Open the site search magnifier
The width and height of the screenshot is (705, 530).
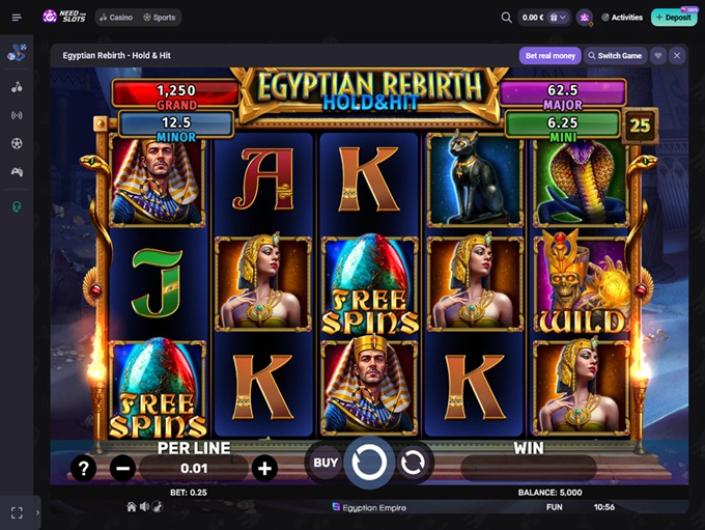point(506,17)
